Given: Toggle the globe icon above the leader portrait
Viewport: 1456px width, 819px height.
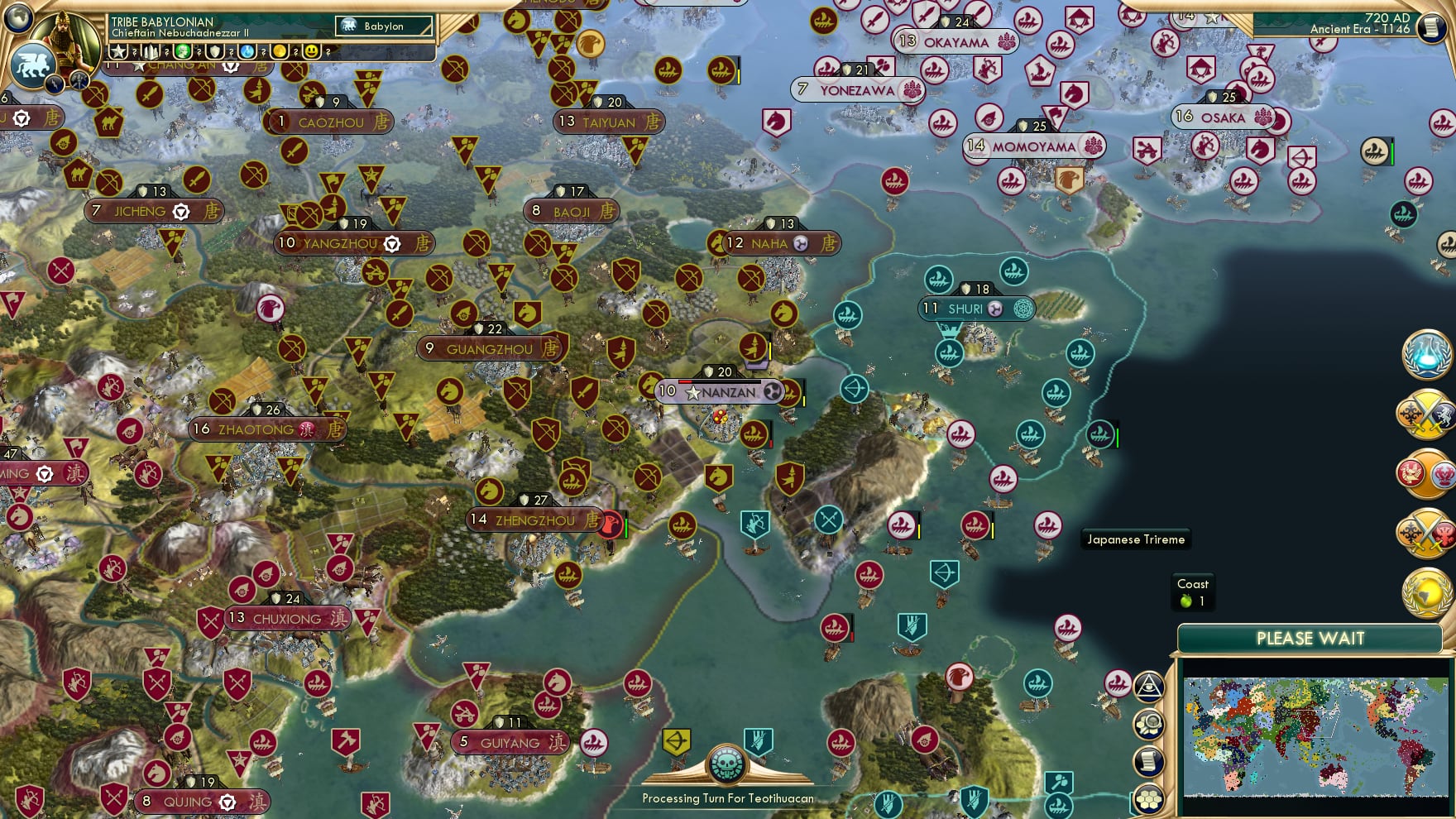Looking at the screenshot, I should pos(17,20).
